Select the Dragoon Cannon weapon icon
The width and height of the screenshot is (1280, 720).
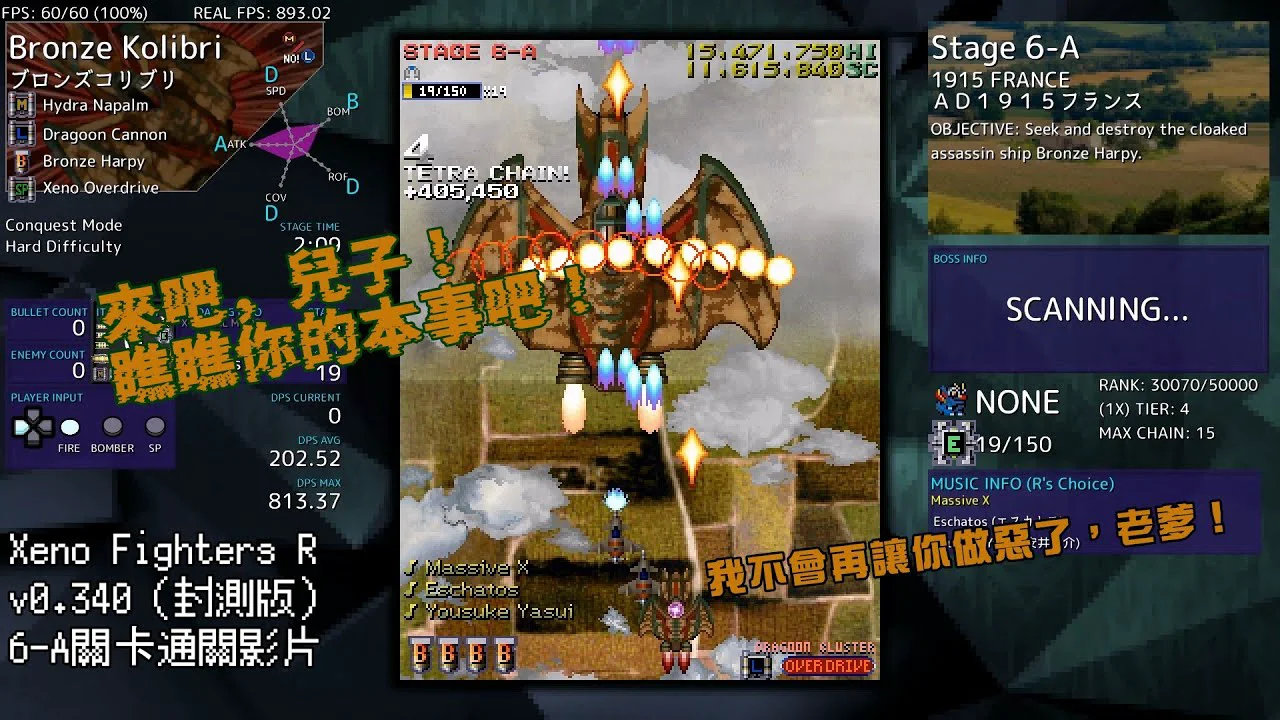tap(21, 133)
